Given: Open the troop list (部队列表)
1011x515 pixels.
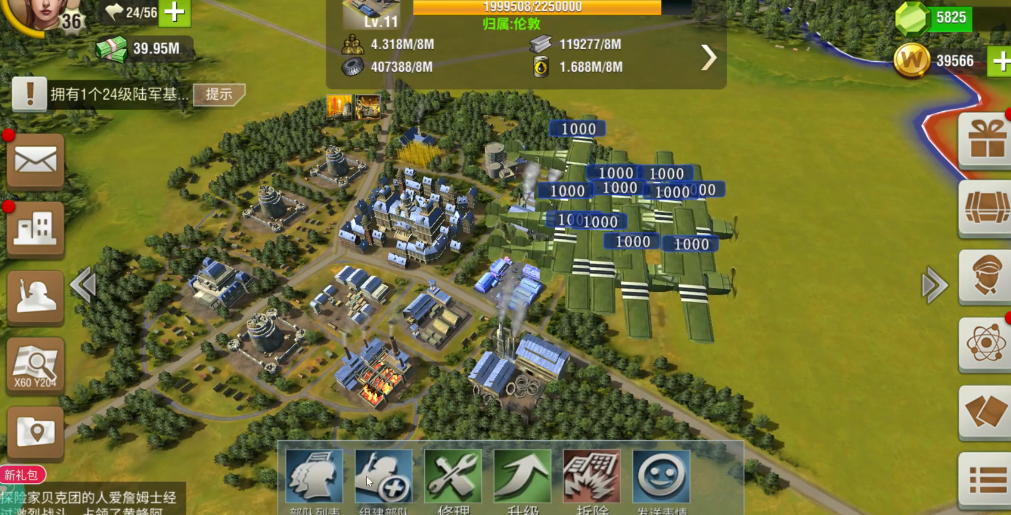Looking at the screenshot, I should pyautogui.click(x=314, y=476).
